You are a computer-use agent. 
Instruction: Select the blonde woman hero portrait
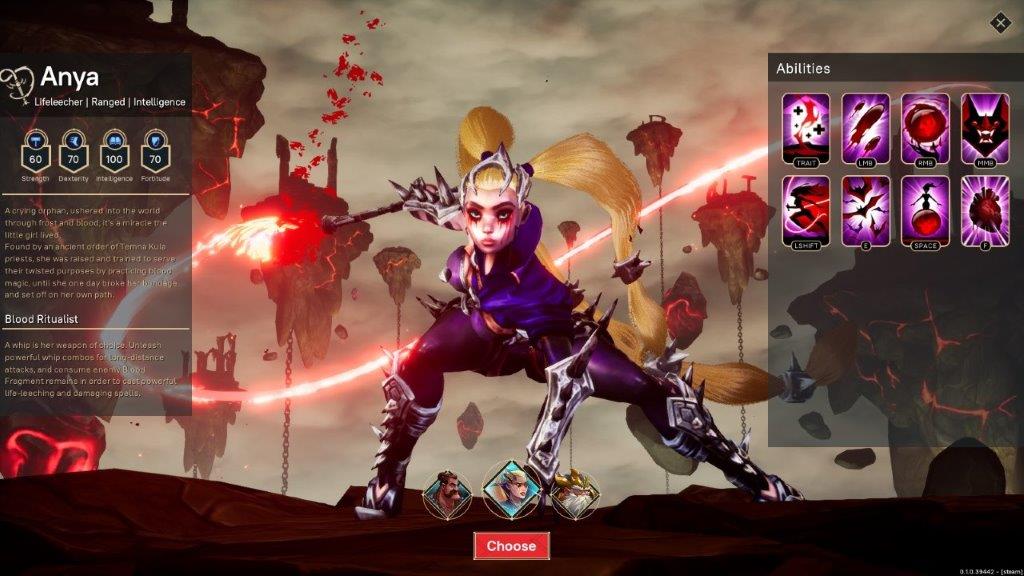pos(511,487)
